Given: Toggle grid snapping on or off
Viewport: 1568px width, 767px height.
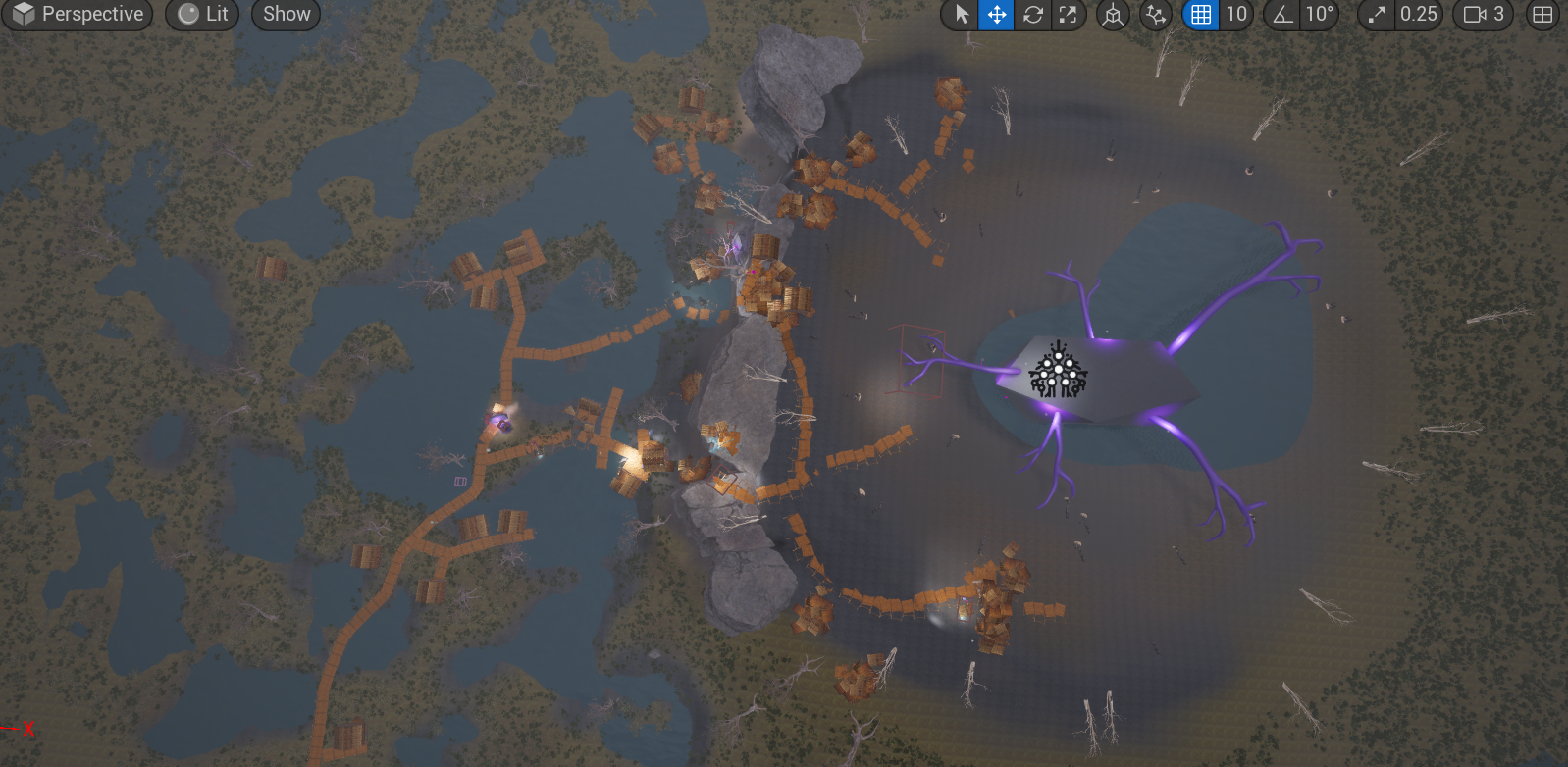Looking at the screenshot, I should pos(1200,15).
